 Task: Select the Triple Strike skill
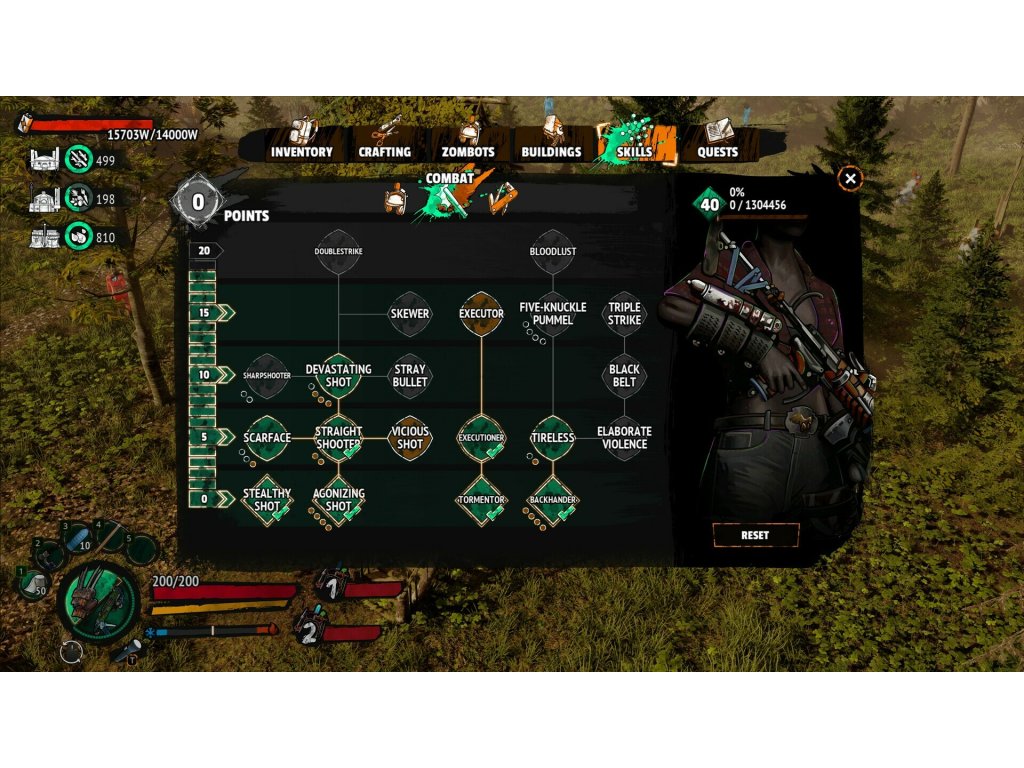(624, 313)
